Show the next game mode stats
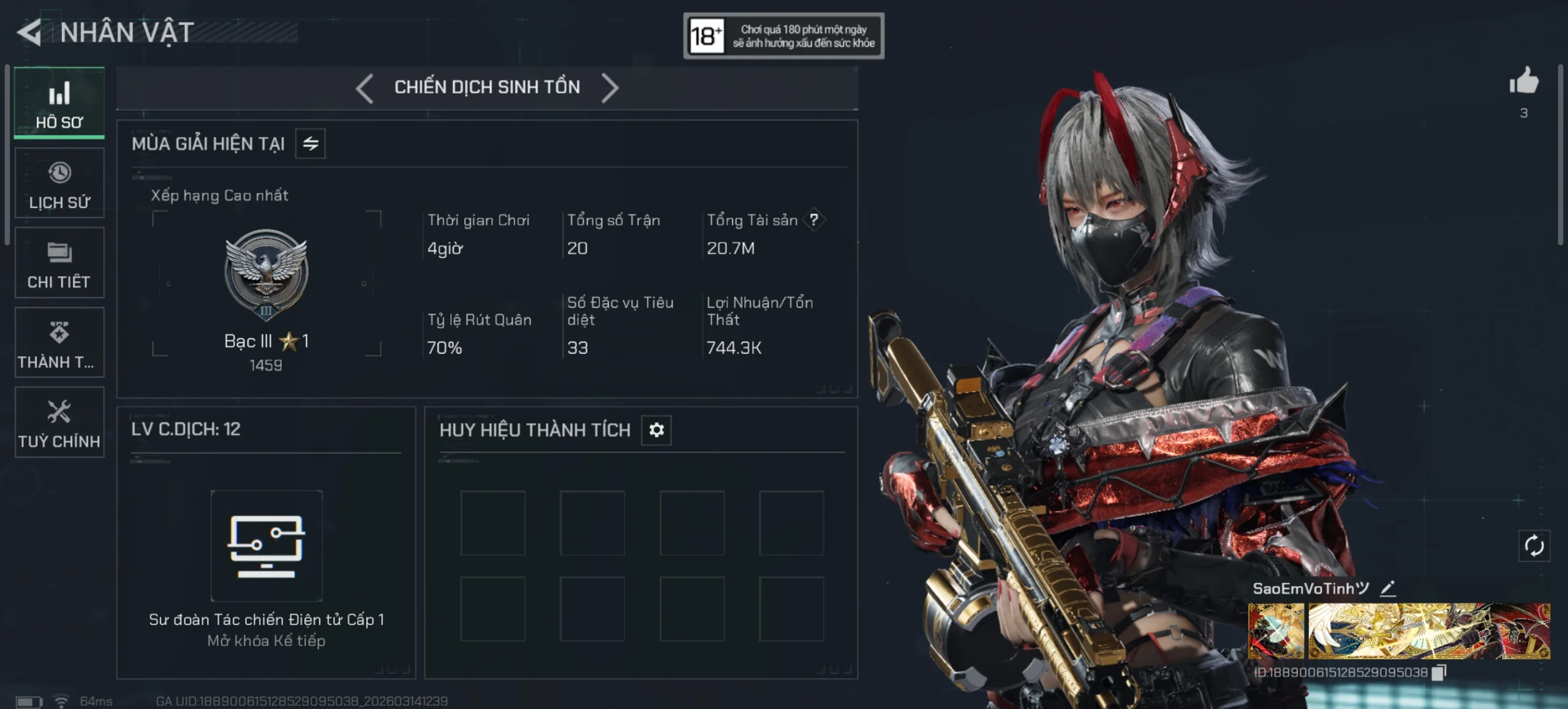 609,88
